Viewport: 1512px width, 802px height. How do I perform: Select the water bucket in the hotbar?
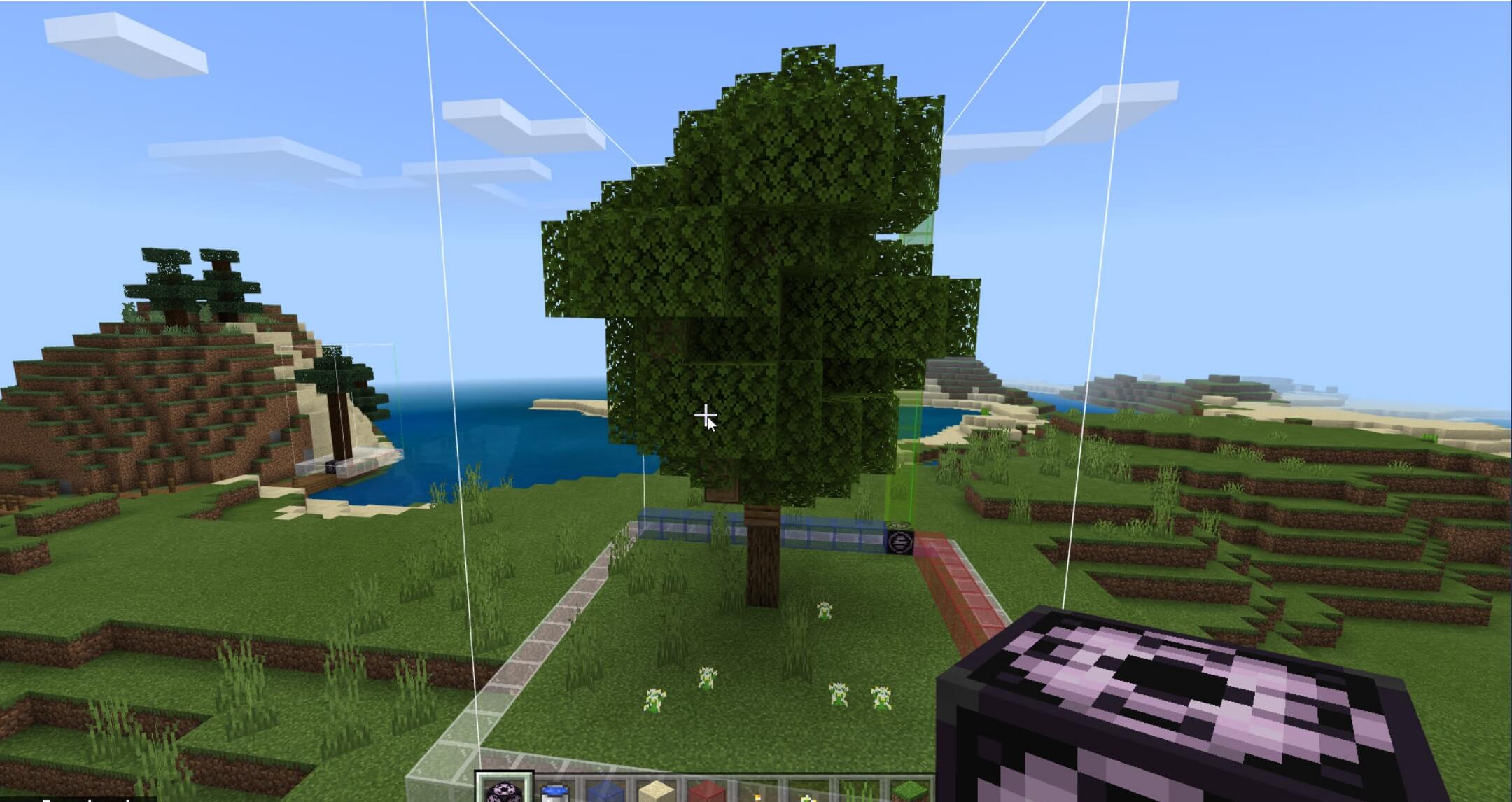(x=554, y=792)
